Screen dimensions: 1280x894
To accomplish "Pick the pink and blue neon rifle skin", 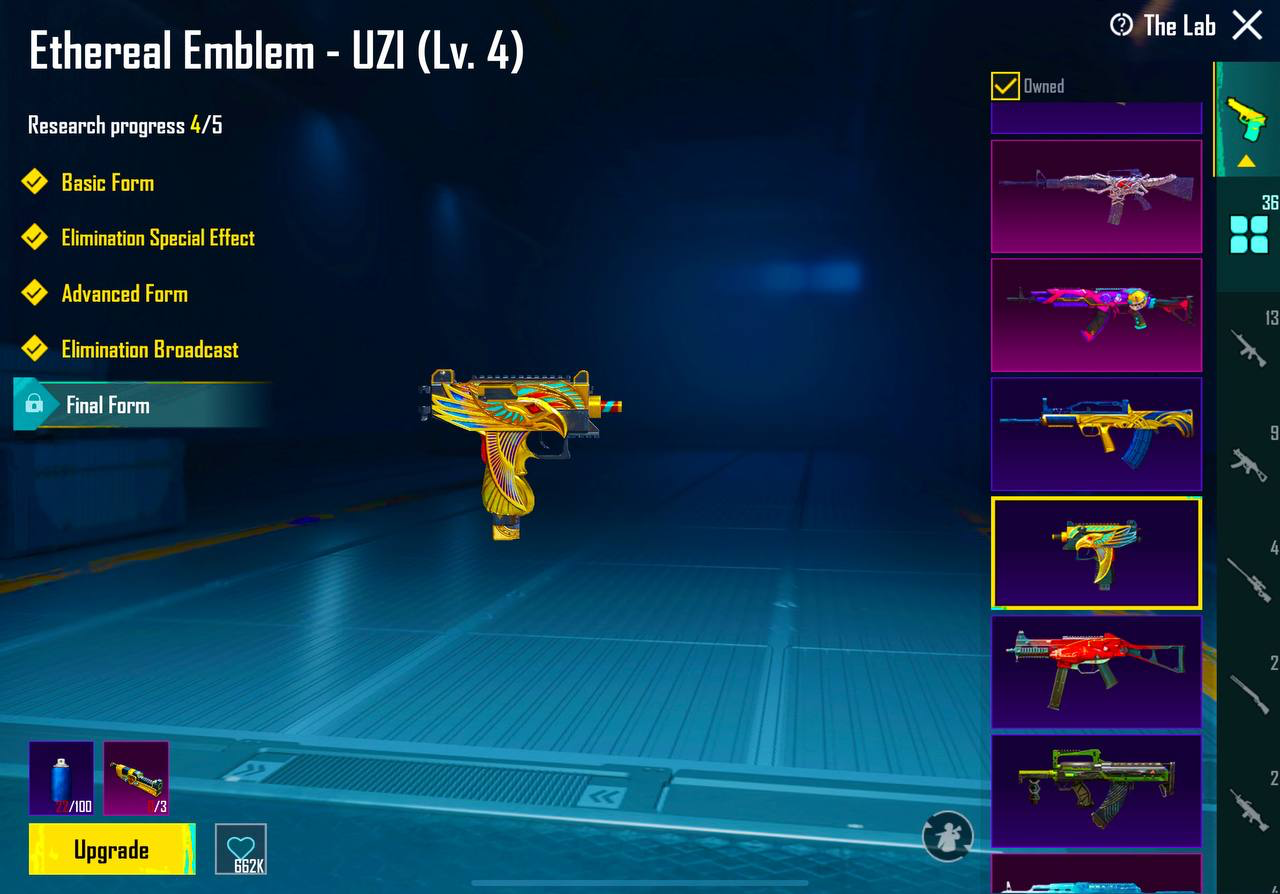I will (1096, 315).
